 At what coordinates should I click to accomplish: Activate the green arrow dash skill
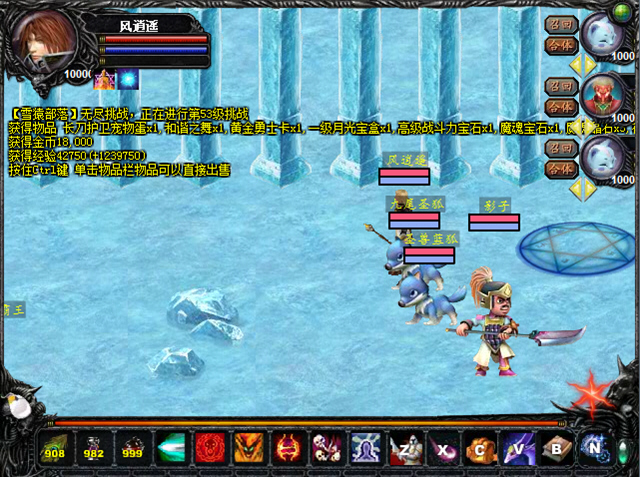click(171, 446)
